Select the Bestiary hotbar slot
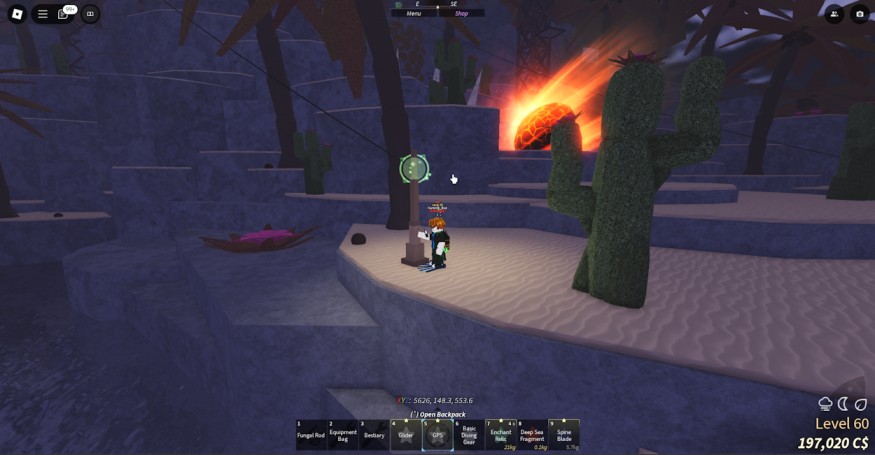The width and height of the screenshot is (875, 455). 374,435
